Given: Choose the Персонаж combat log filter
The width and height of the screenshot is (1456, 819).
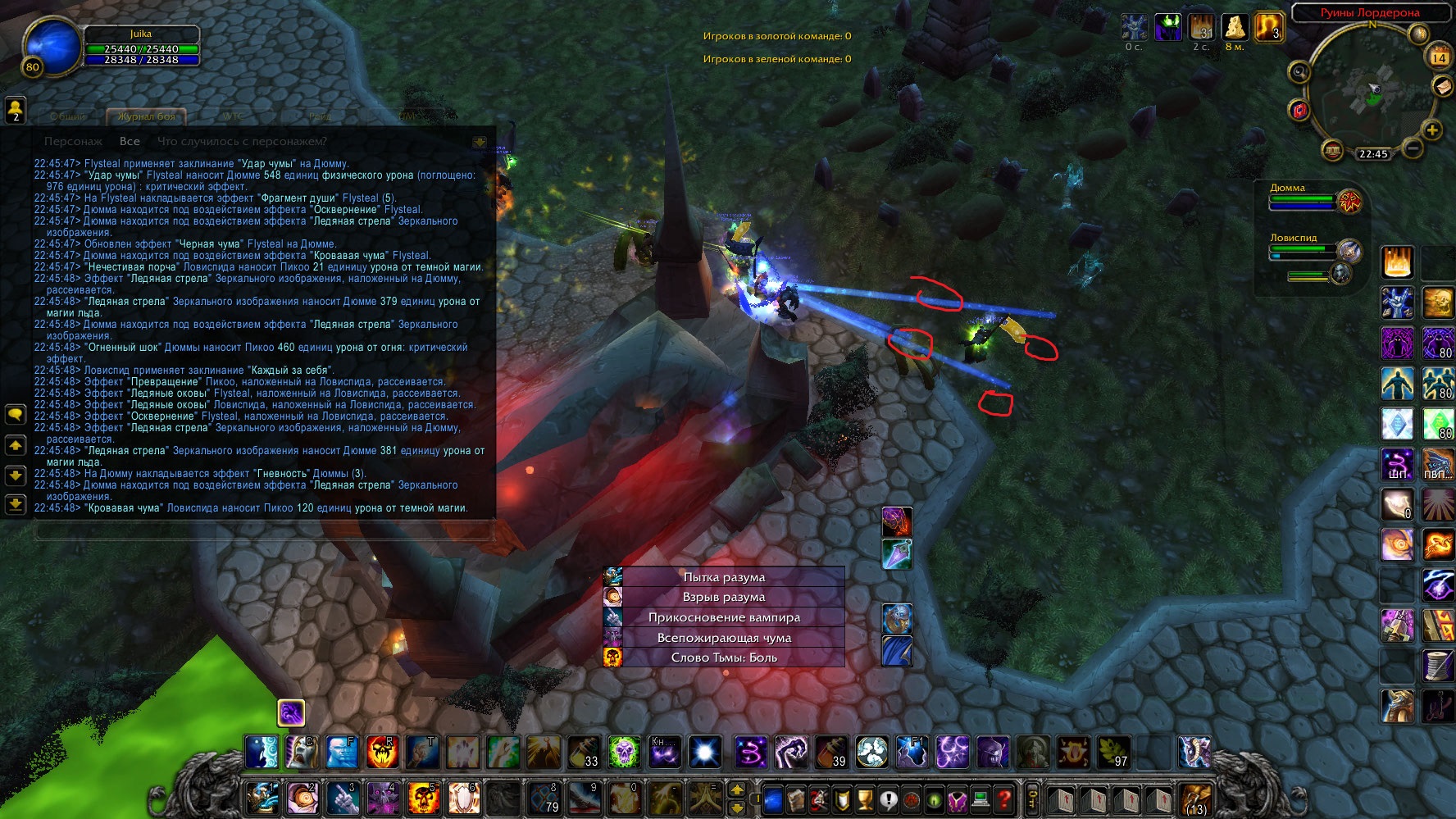Looking at the screenshot, I should pos(73,141).
